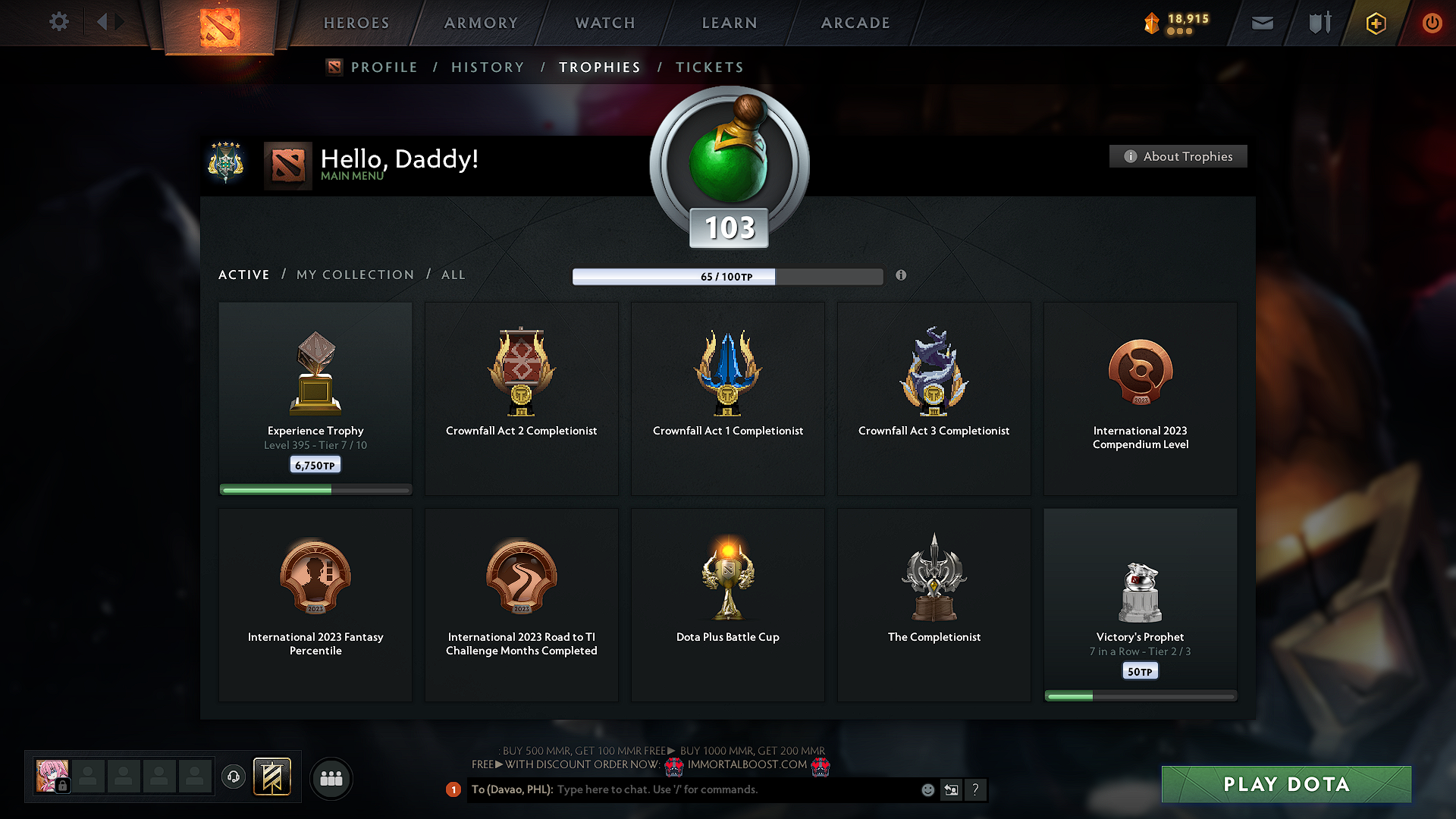Click the chat channel swap icon
This screenshot has height=819, width=1456.
pyautogui.click(x=951, y=789)
